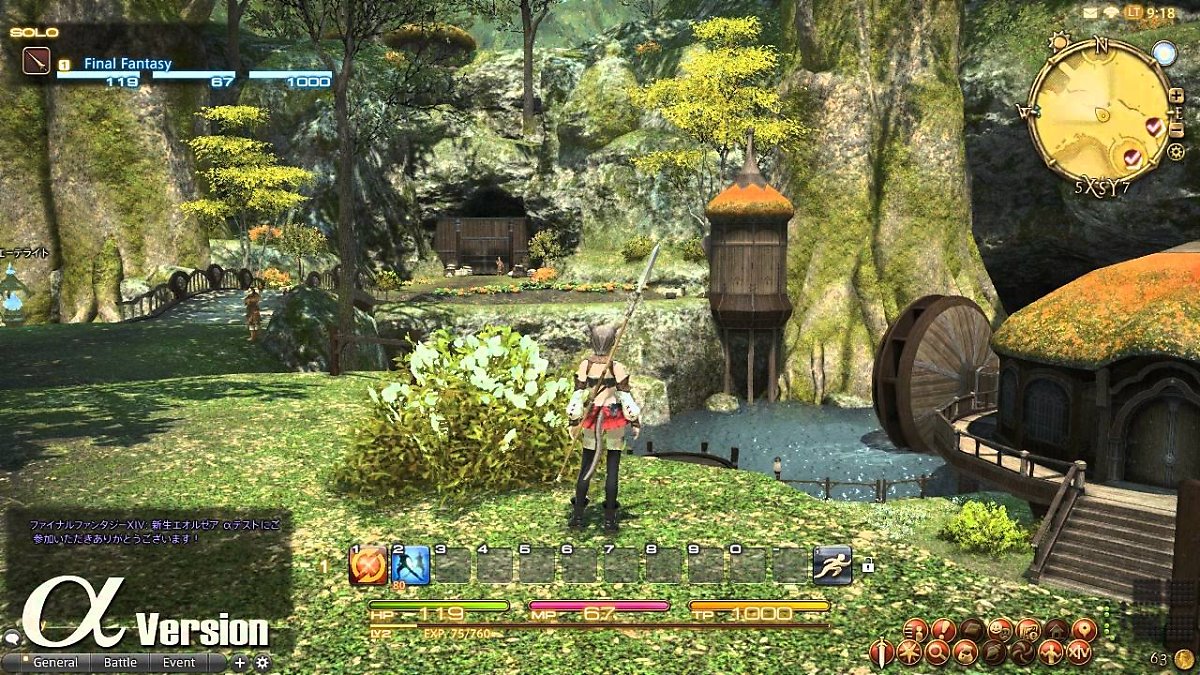Switch to the General chat tab
This screenshot has width=1200, height=675.
click(55, 662)
